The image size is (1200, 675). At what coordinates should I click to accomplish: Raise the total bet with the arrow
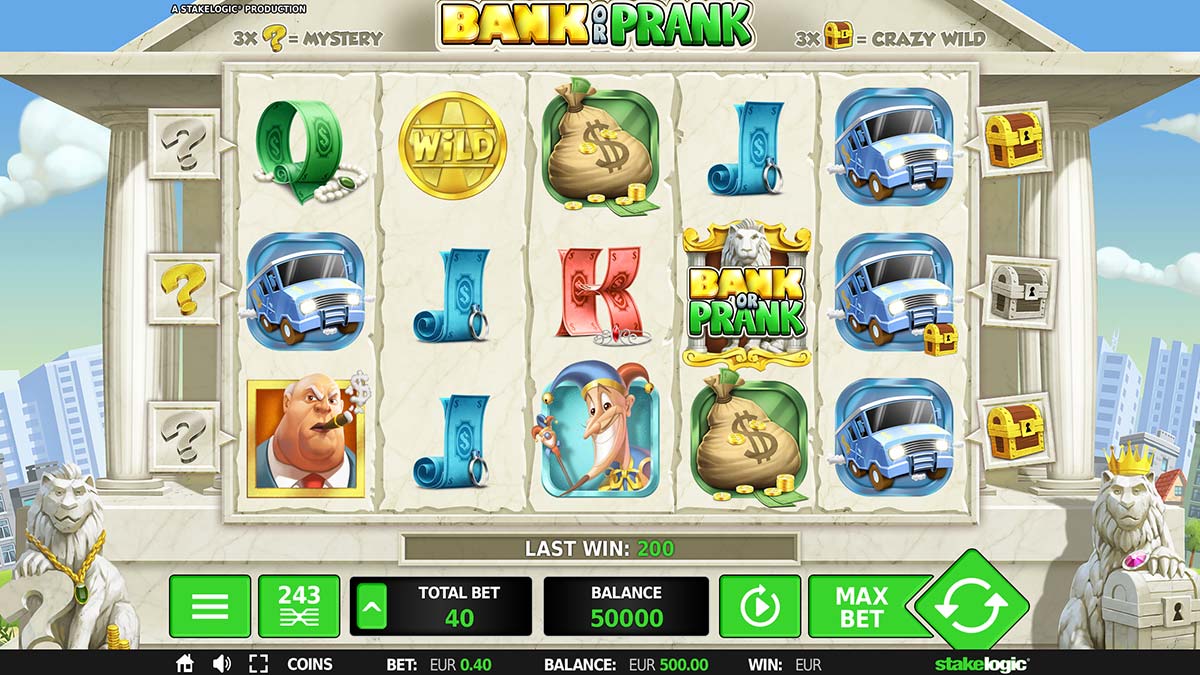click(370, 606)
